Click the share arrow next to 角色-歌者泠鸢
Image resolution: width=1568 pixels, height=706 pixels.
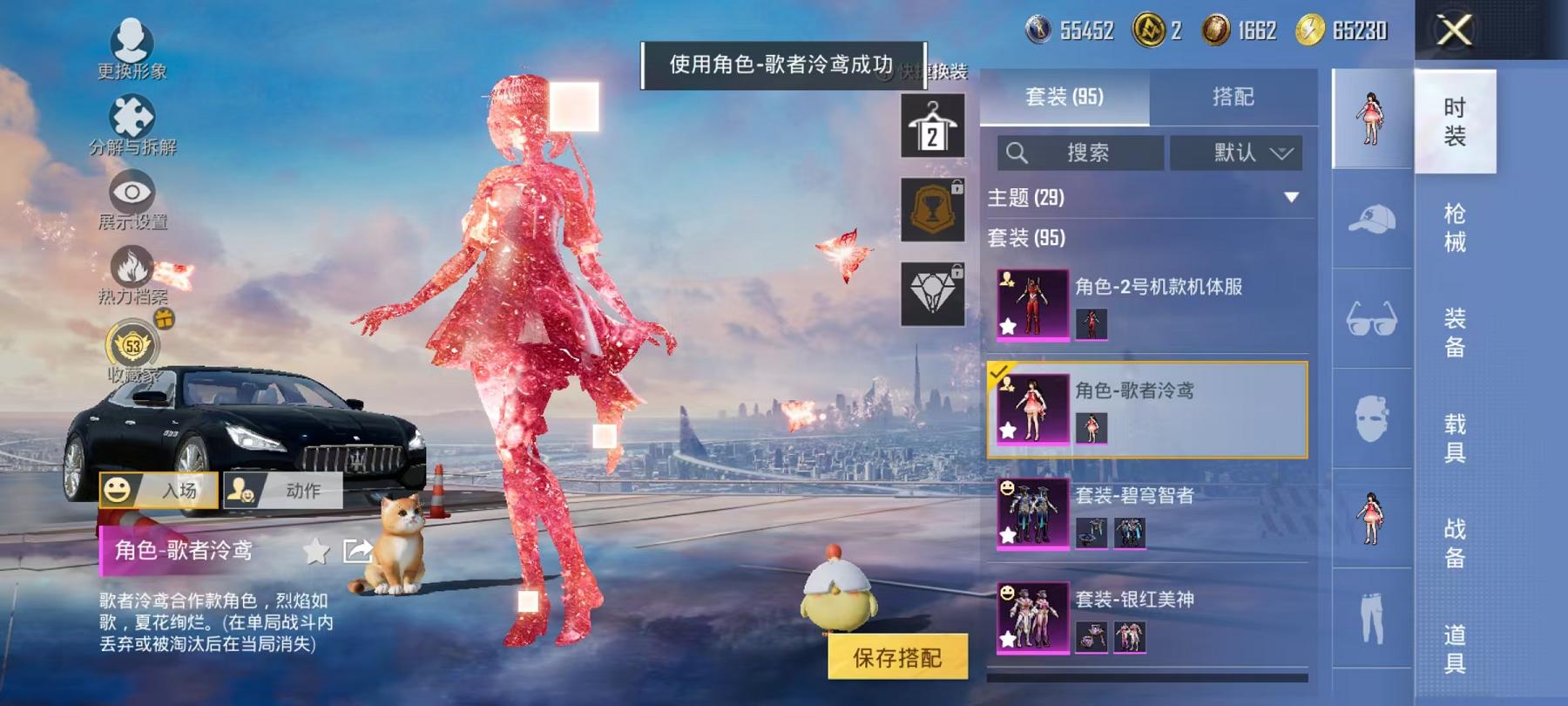click(x=356, y=552)
